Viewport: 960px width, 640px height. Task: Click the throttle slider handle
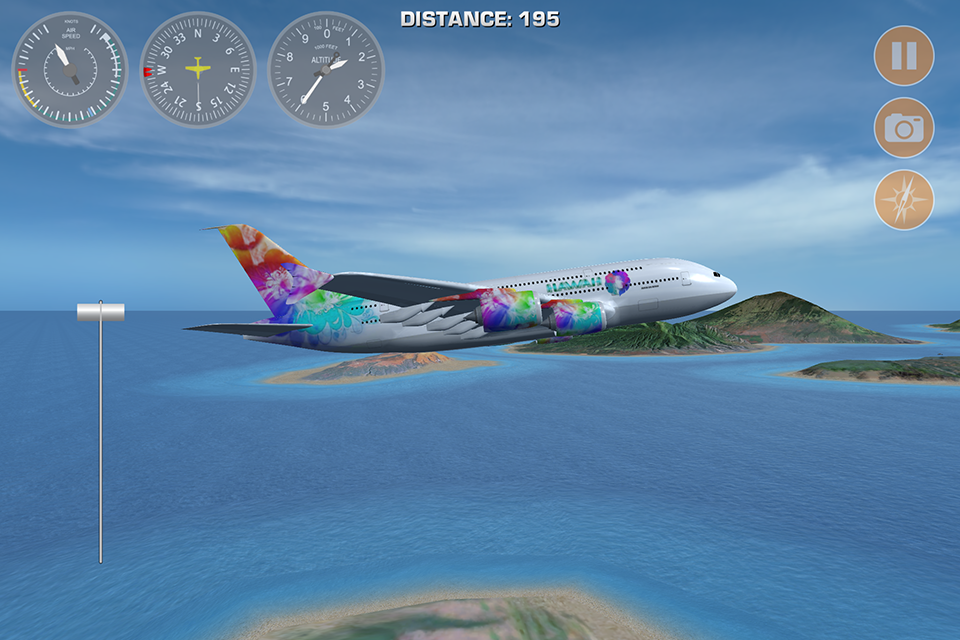101,312
